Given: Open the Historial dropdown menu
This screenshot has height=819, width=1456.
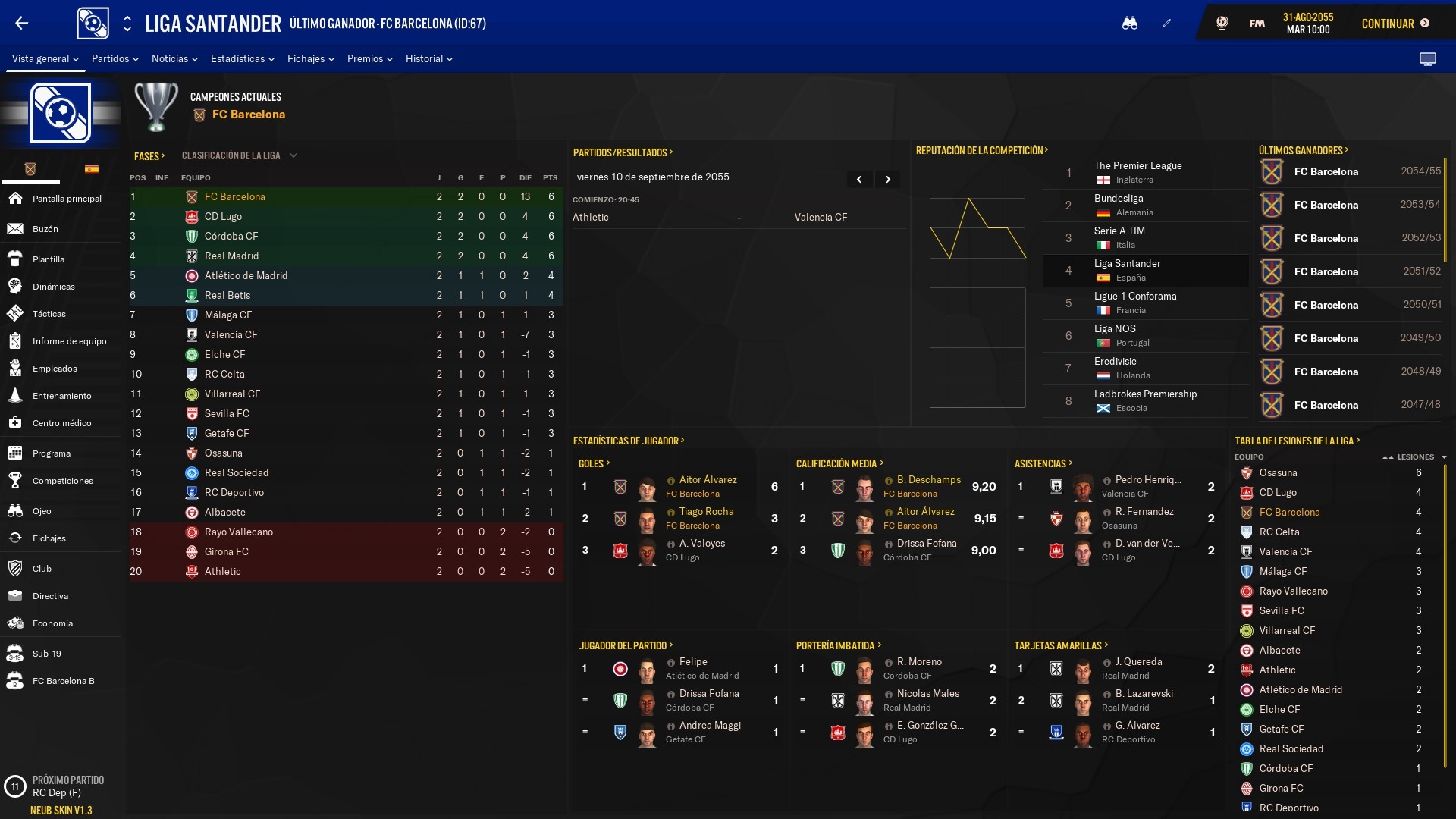Looking at the screenshot, I should [x=428, y=58].
